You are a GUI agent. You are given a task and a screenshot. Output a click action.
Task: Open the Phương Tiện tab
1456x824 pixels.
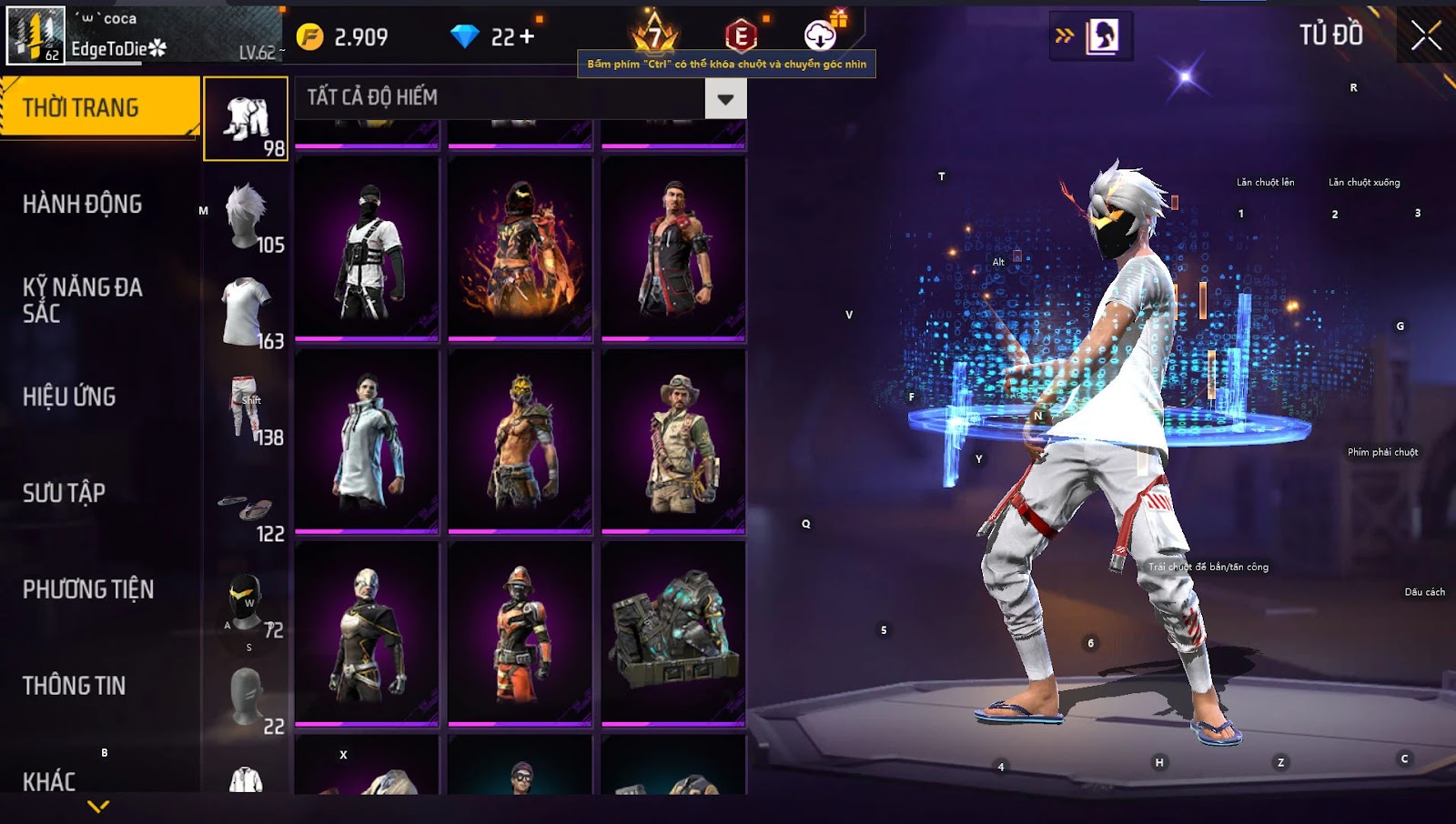(x=87, y=589)
